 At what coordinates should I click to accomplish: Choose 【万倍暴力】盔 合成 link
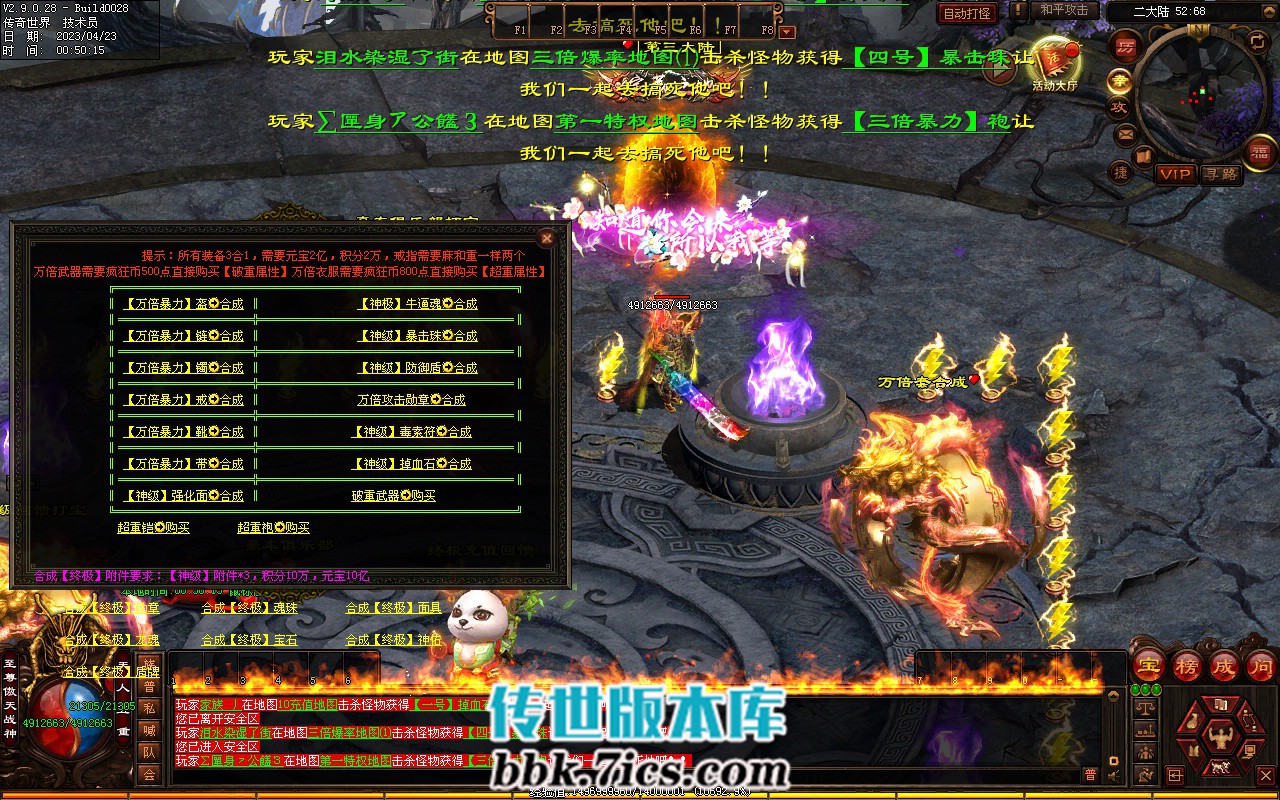click(183, 304)
